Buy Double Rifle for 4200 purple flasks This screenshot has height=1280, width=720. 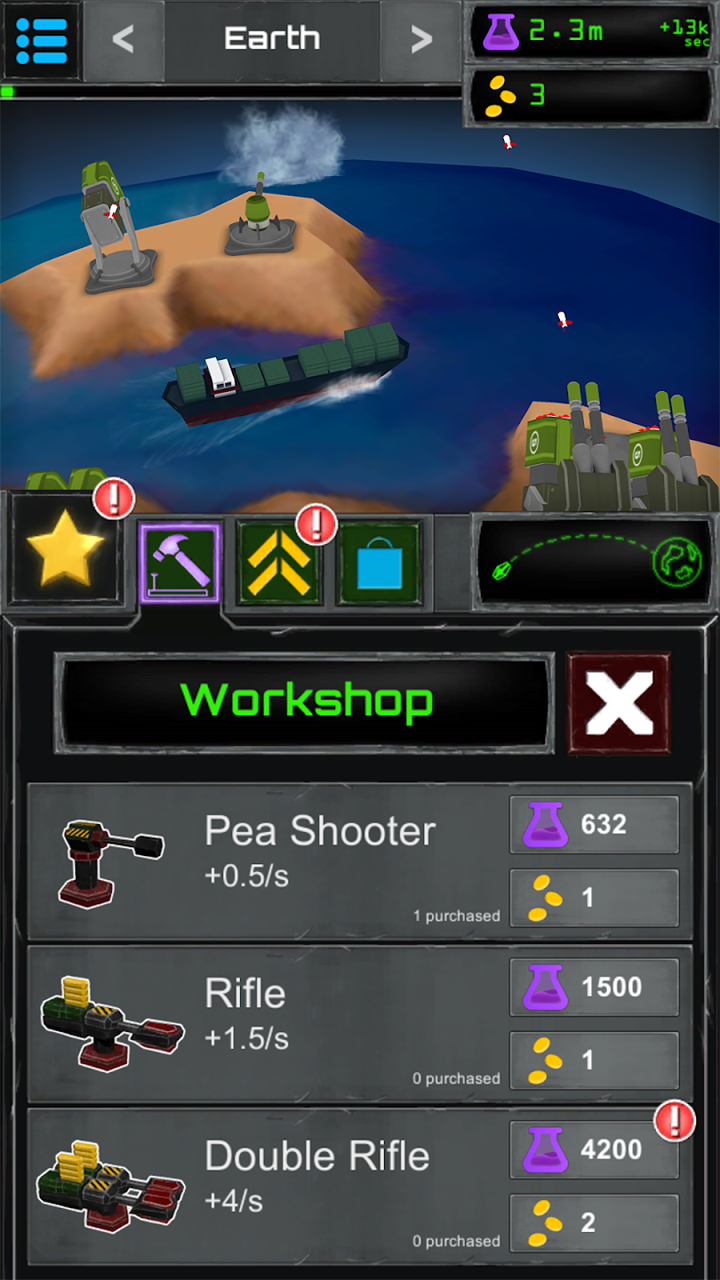594,1150
